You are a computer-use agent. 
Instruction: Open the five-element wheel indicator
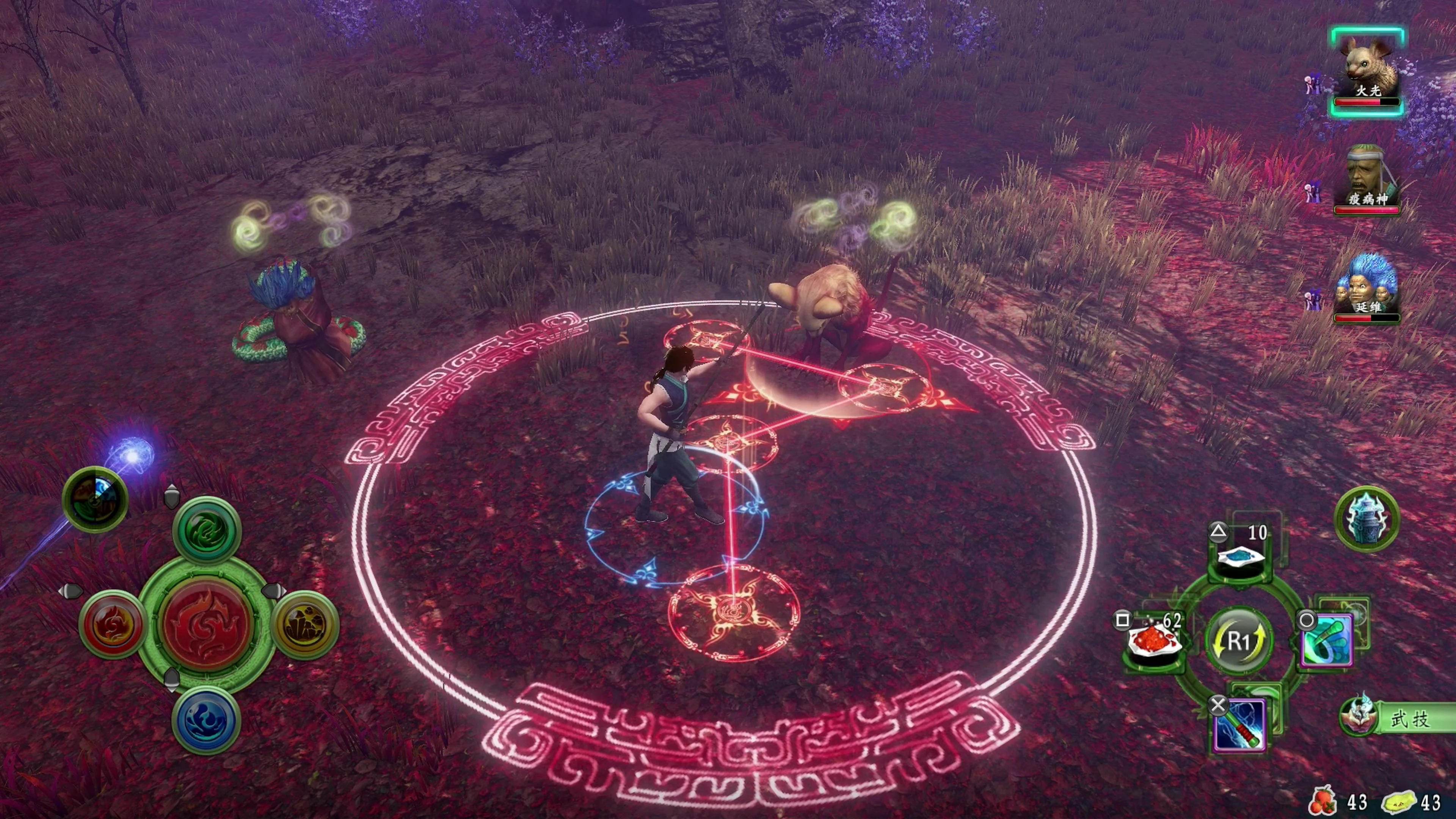(95, 499)
